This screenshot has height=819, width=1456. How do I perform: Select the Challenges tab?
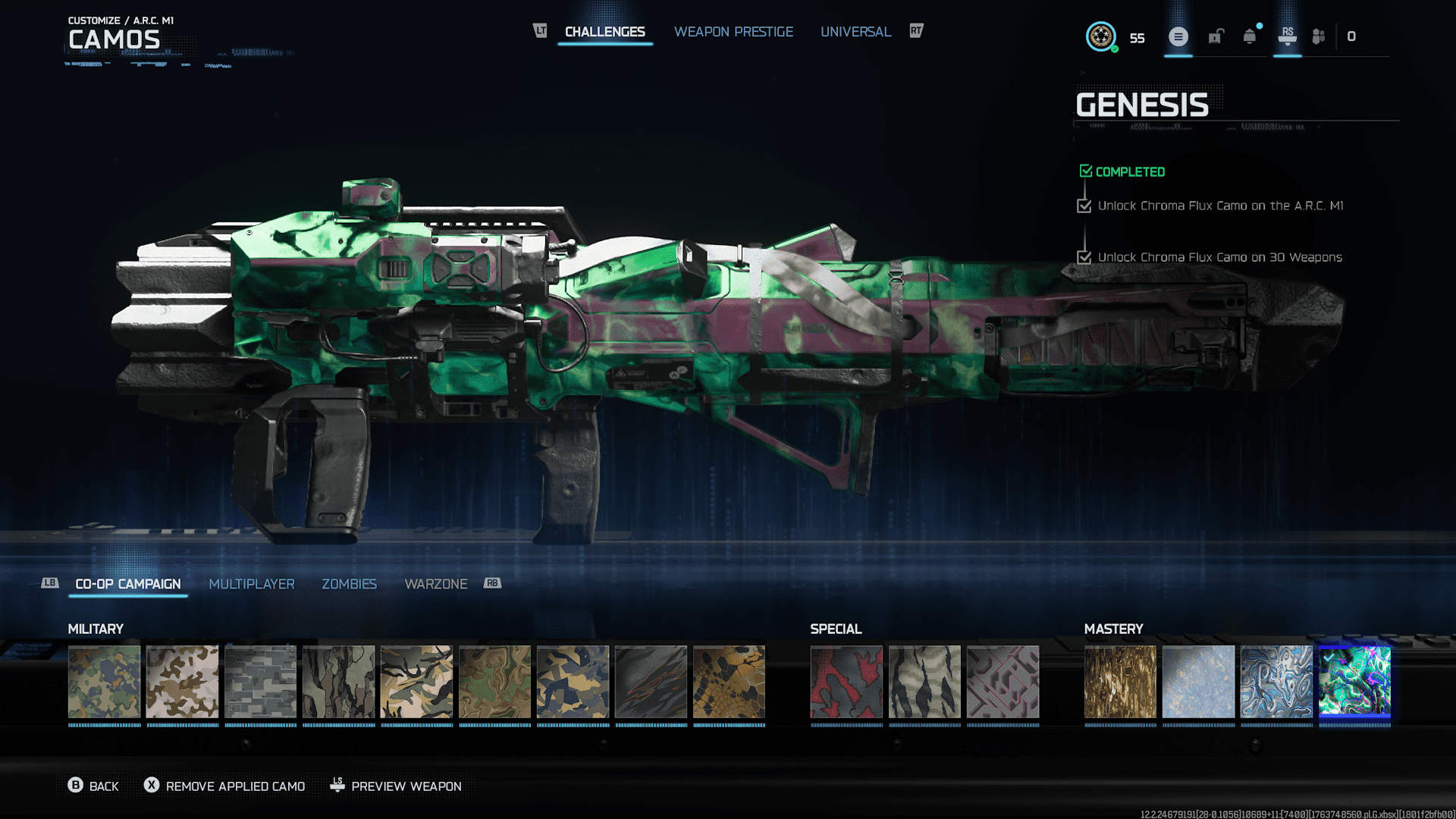(x=604, y=32)
